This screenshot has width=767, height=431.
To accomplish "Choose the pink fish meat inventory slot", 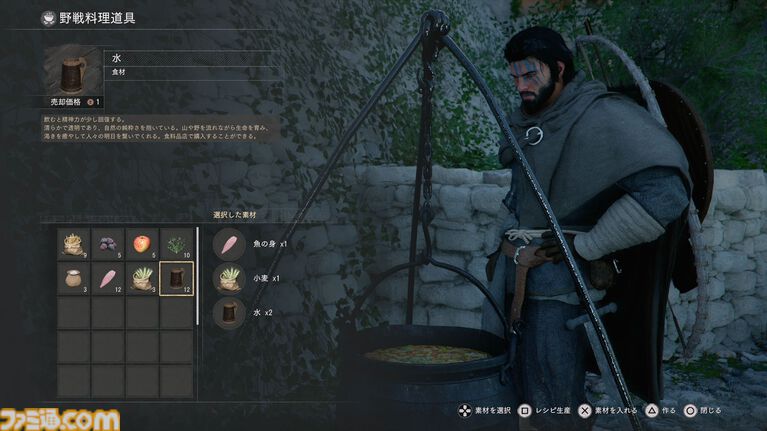I will click(x=108, y=279).
